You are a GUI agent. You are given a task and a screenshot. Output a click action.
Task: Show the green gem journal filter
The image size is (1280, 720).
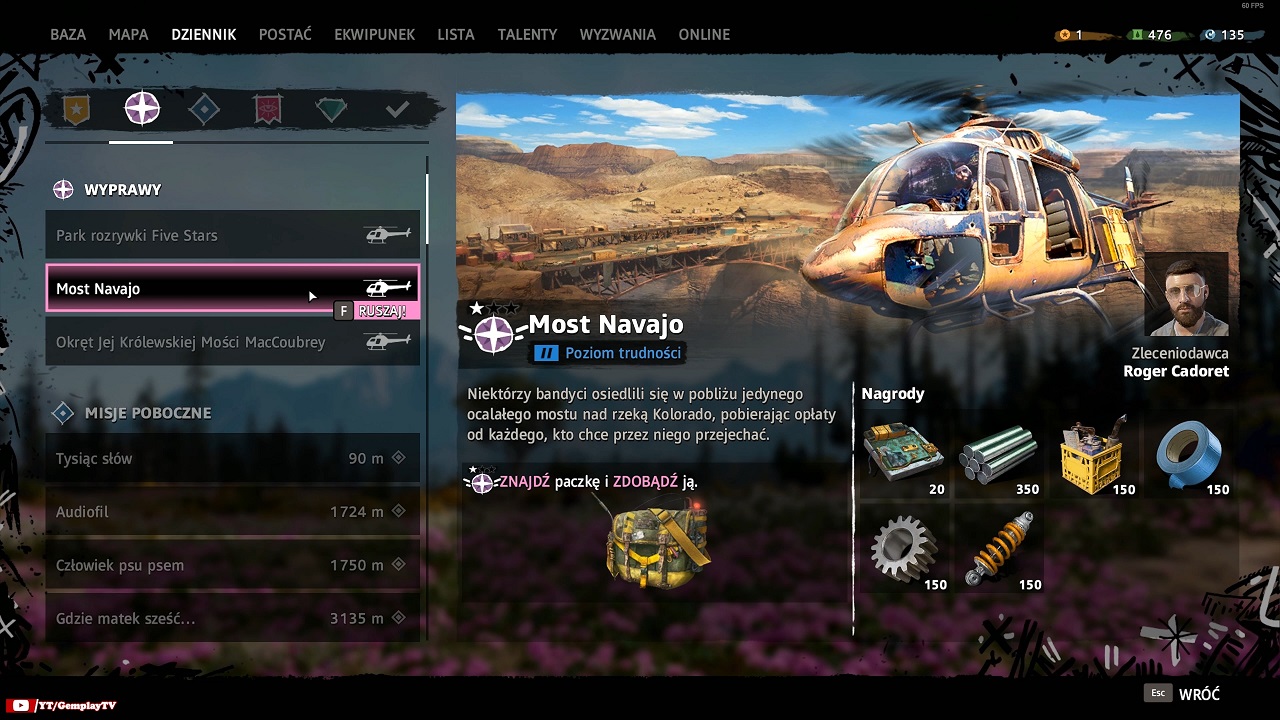(x=331, y=109)
